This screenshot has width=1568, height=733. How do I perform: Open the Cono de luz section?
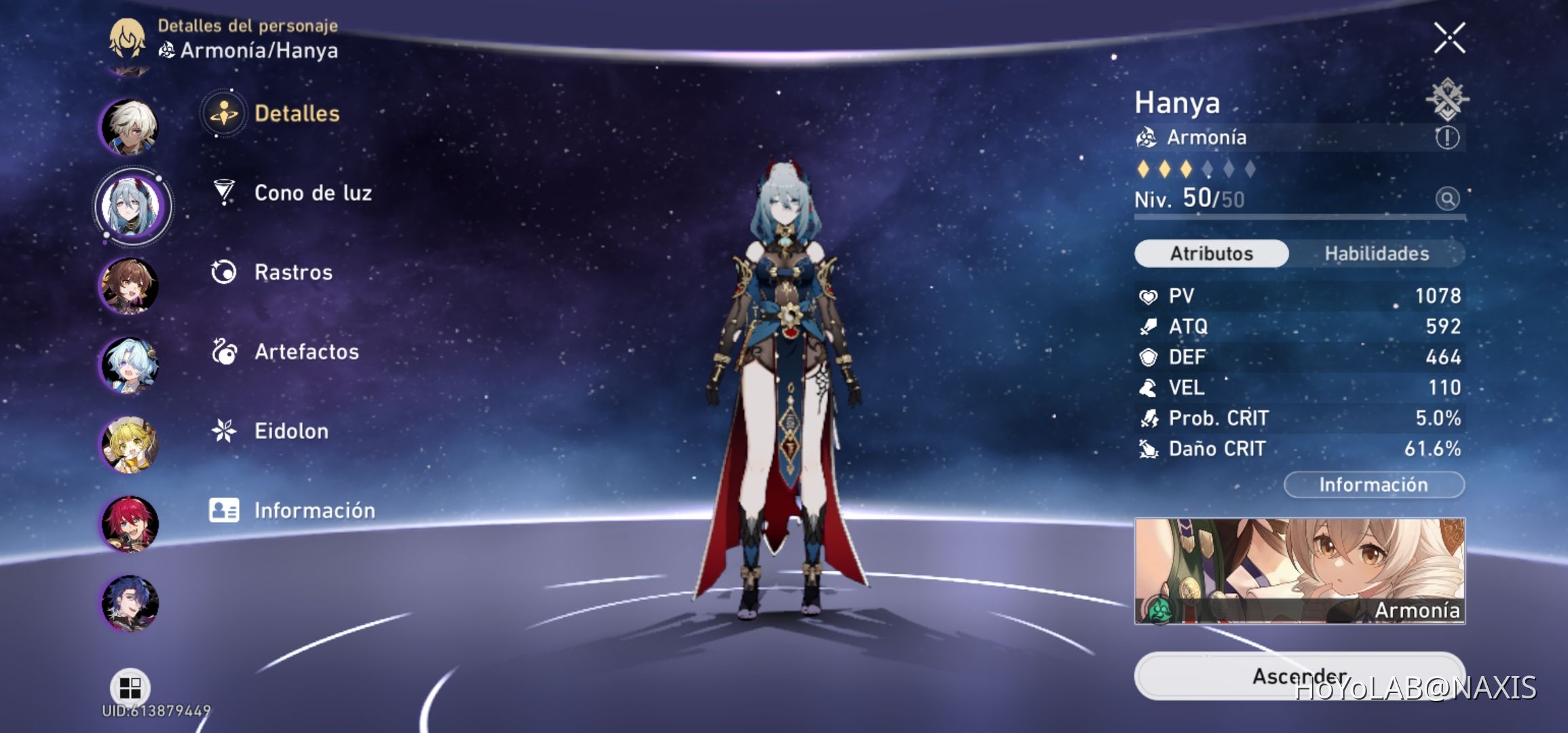312,193
